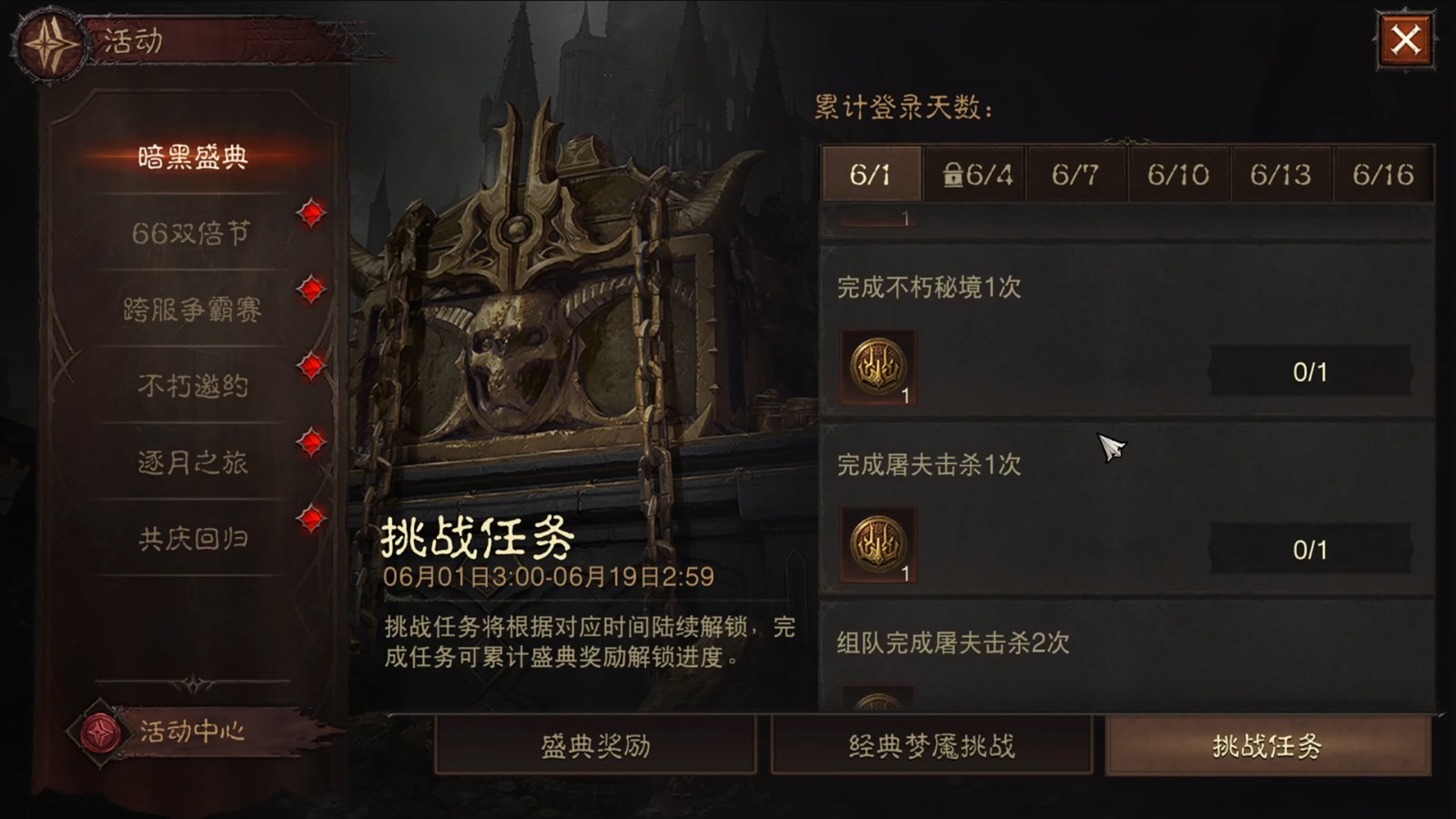Open the 经典梦魇挑战 tab
This screenshot has width=1456, height=819.
point(931,744)
